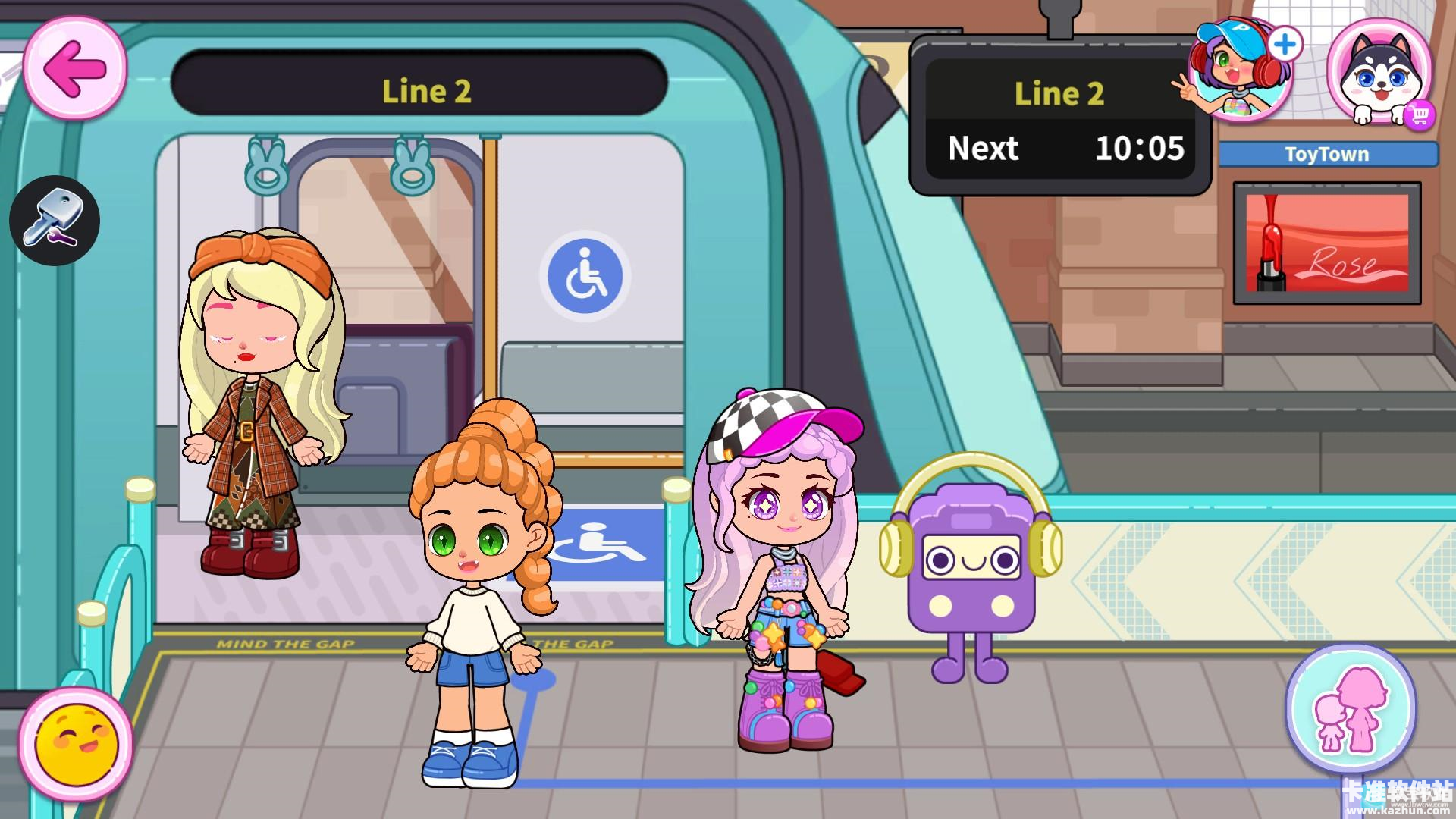Tap the key icon button

55,221
